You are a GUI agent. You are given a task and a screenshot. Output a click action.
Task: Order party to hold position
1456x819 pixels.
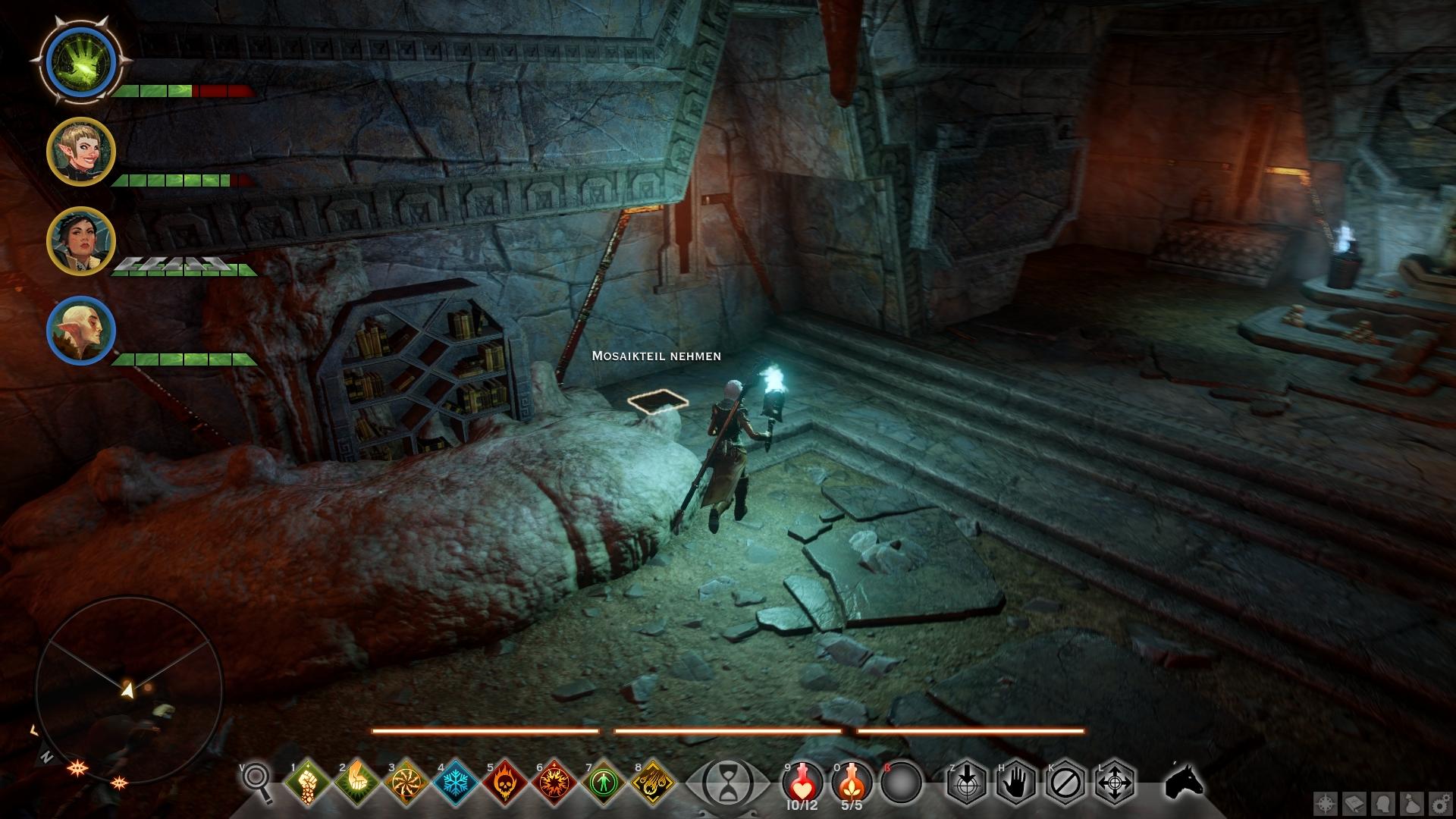click(1016, 782)
